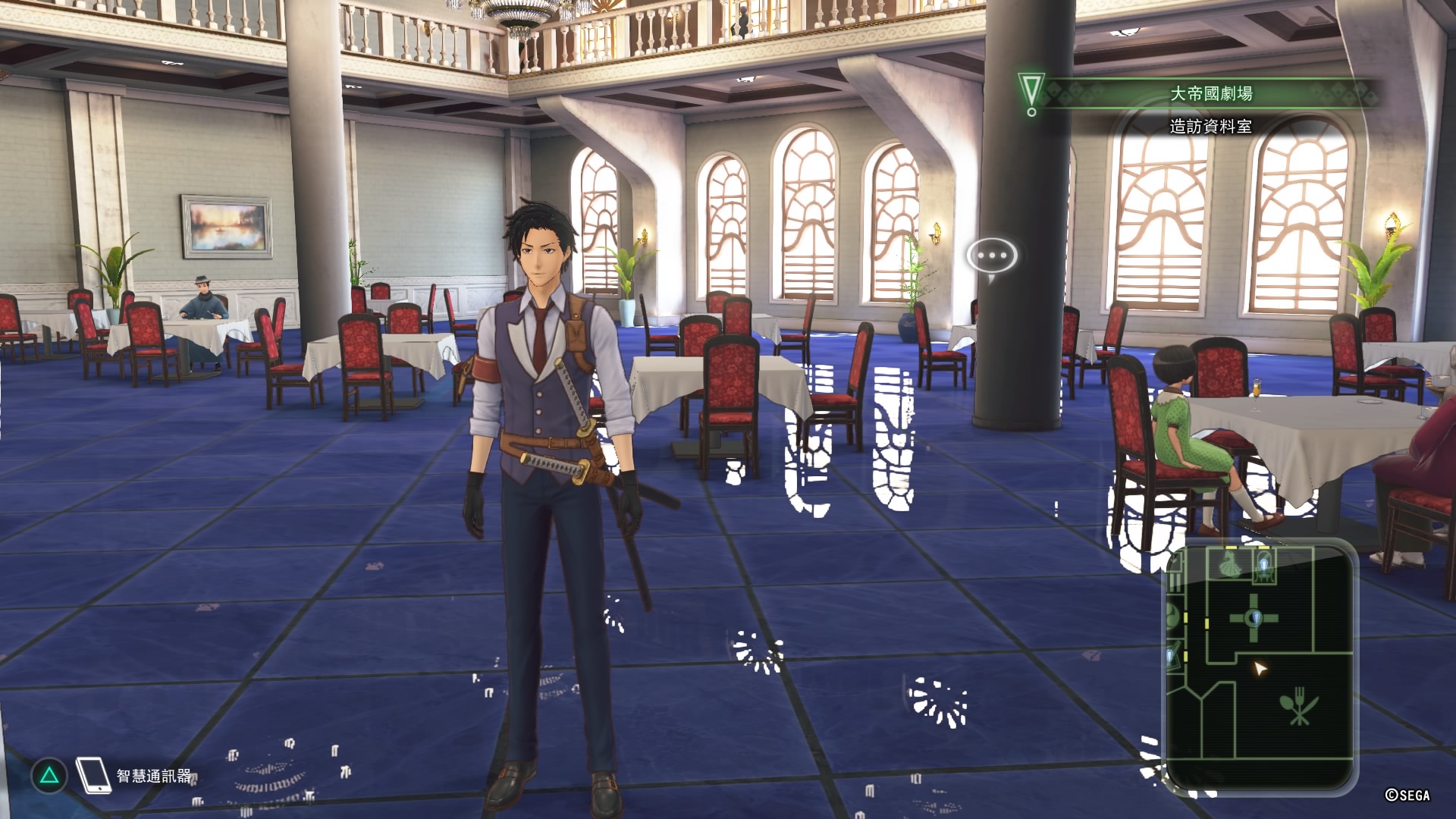The height and width of the screenshot is (819, 1456).
Task: Select the dress shop icon on minimap
Action: point(1230,566)
